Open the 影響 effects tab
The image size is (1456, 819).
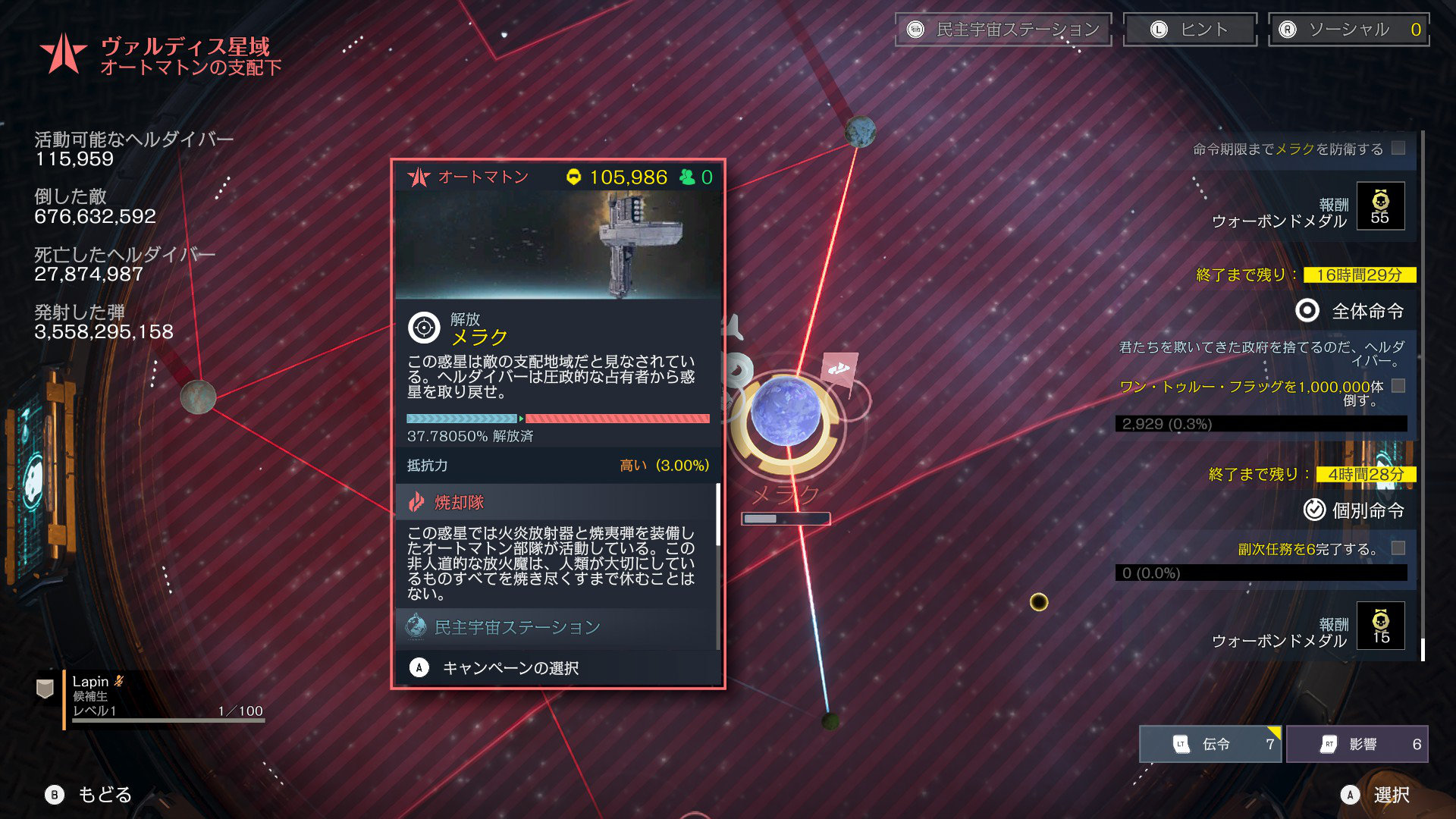(x=1357, y=744)
